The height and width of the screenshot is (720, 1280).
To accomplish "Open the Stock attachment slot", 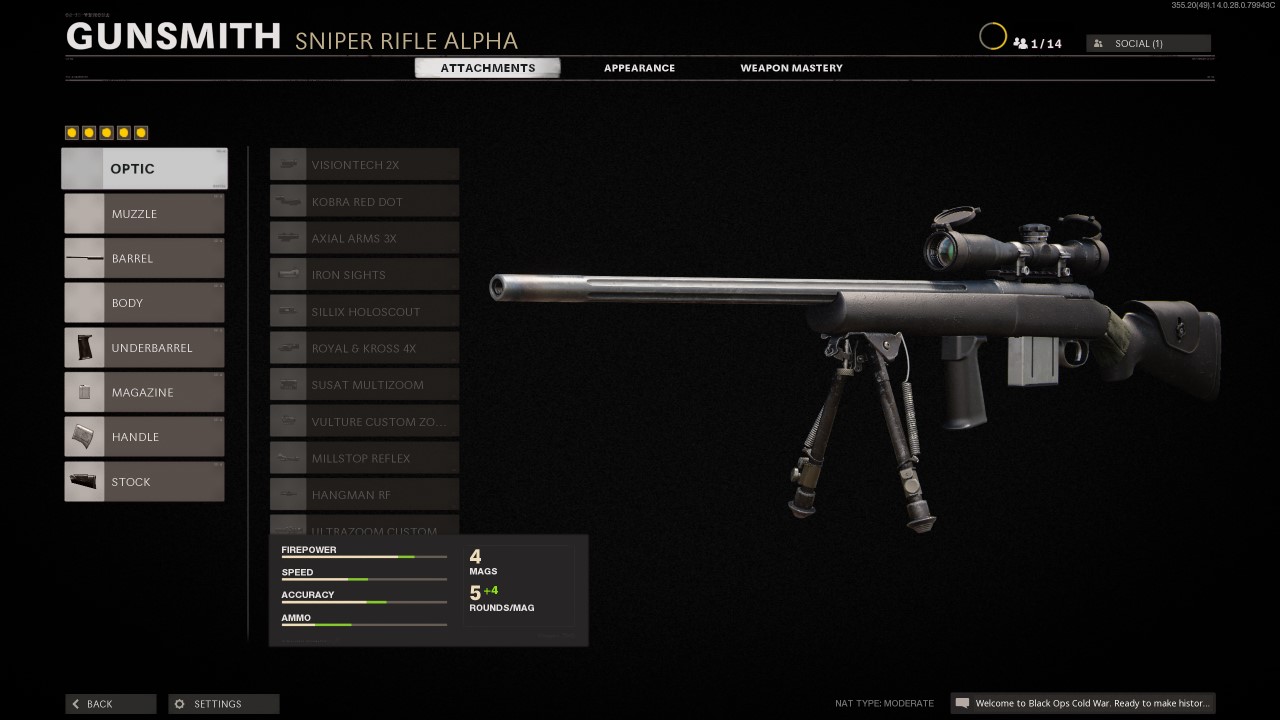I will click(x=145, y=482).
